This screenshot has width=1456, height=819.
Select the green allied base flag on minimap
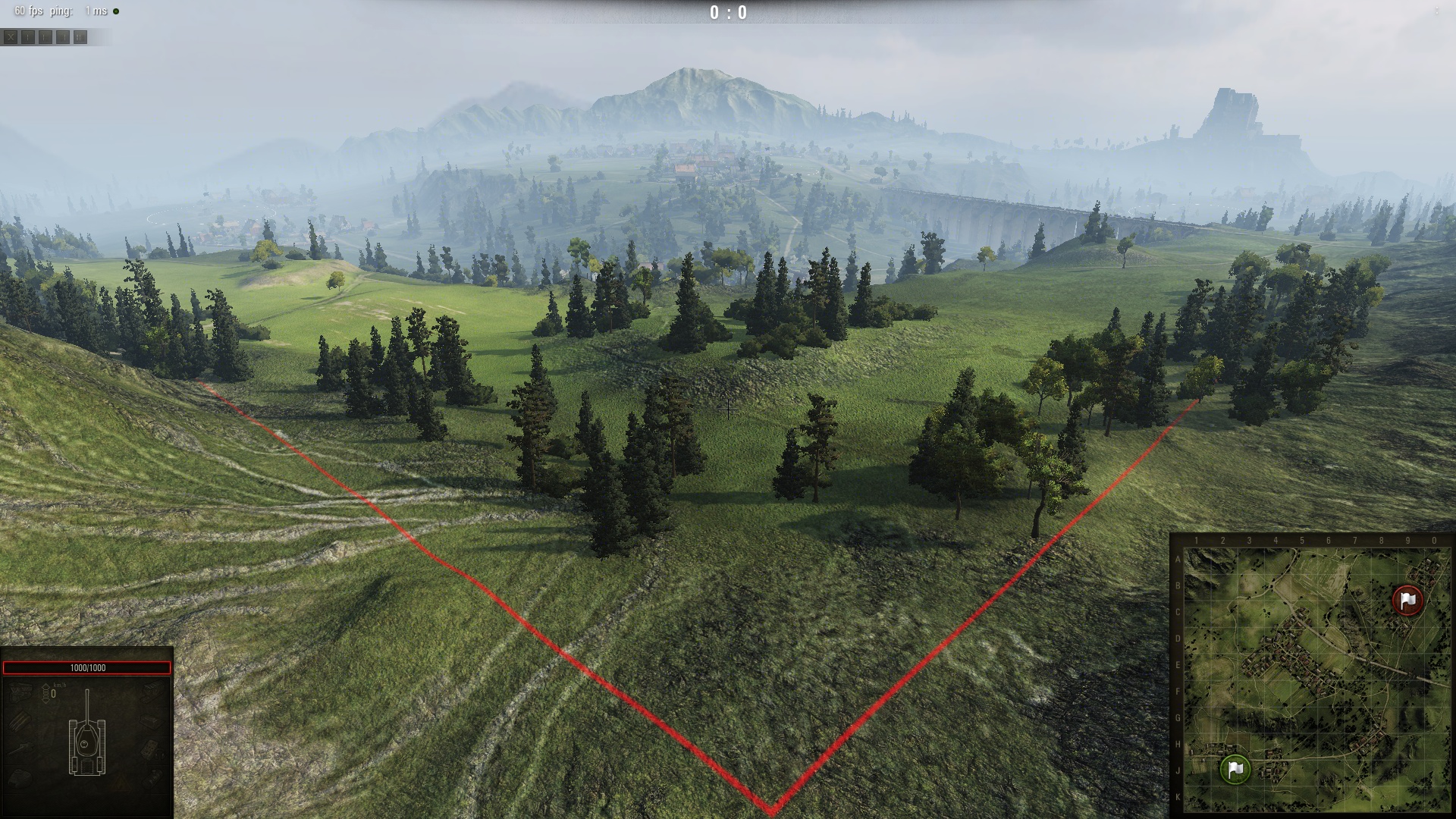point(1235,769)
